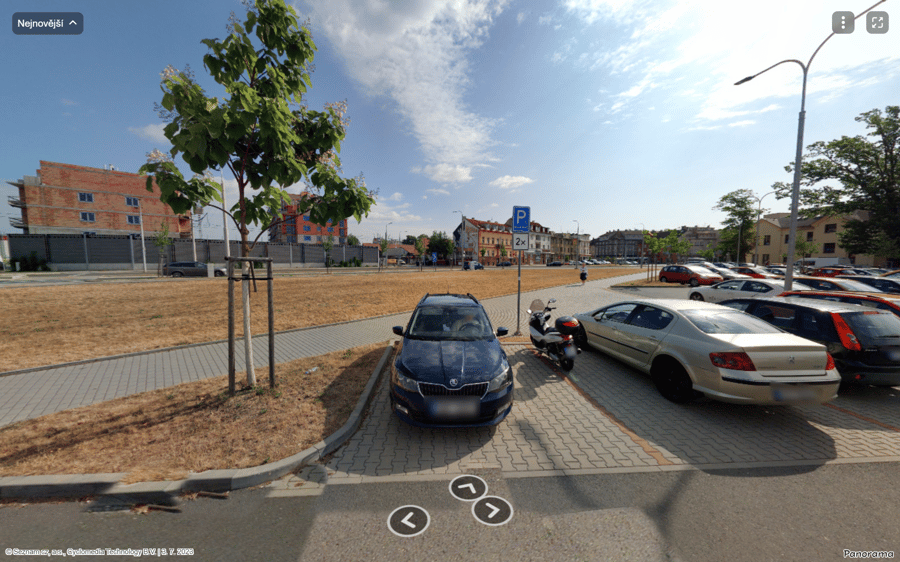900x562 pixels.
Task: Move along the left navigation arrow
Action: [x=408, y=520]
